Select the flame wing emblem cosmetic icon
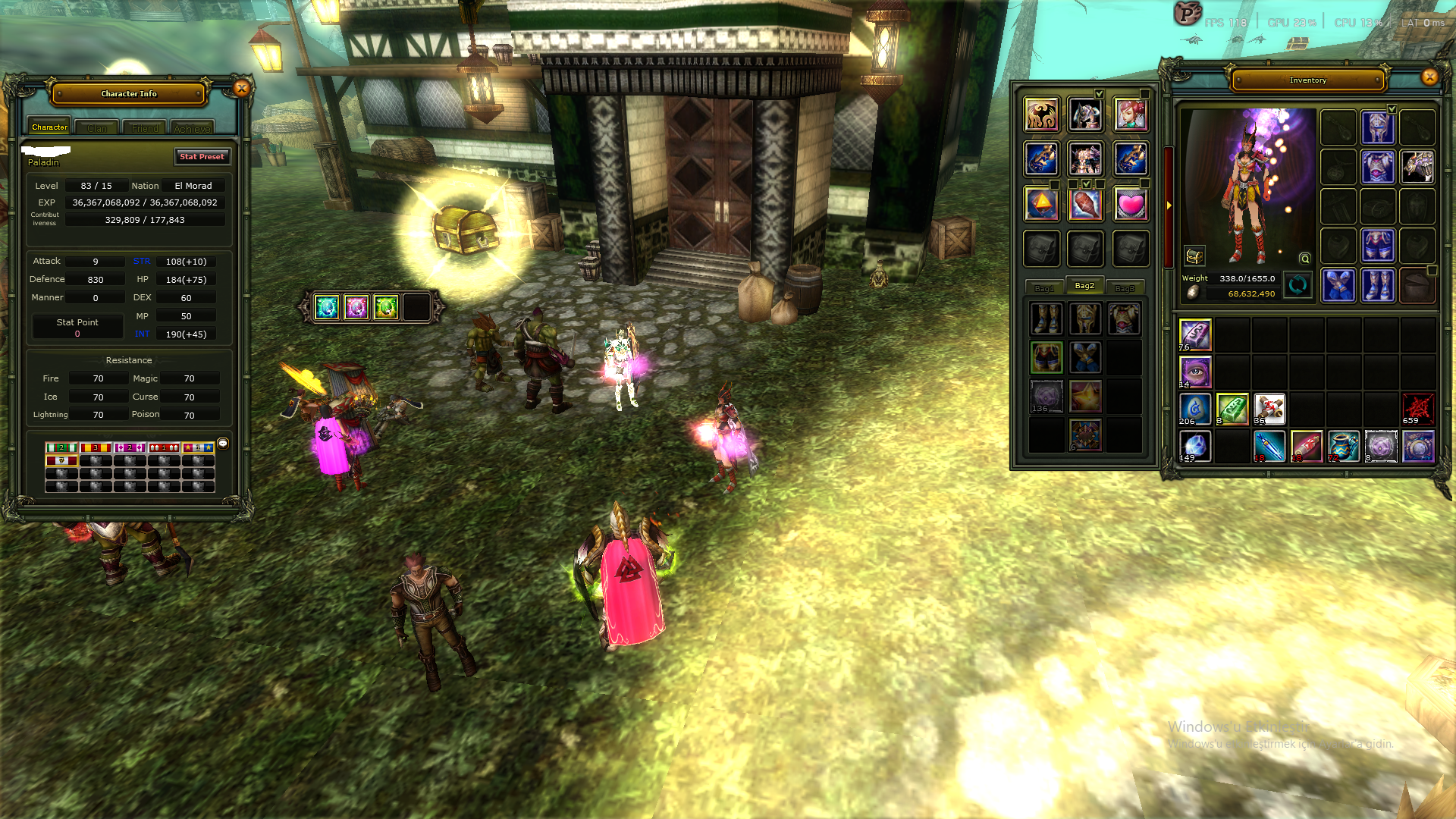This screenshot has width=1456, height=819. pyautogui.click(x=1041, y=114)
